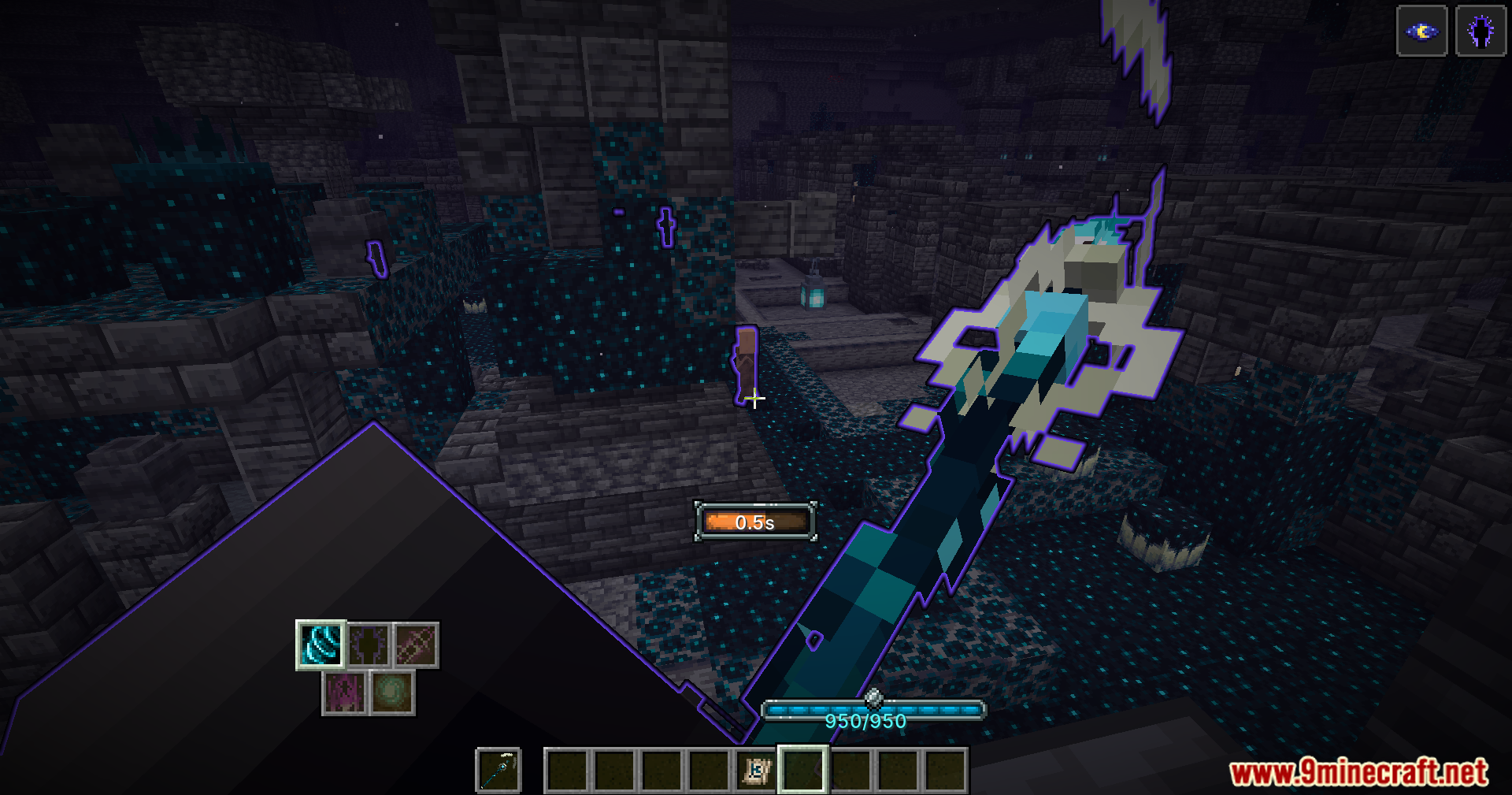1512x795 pixels.
Task: Click the staff in the offhand slot
Action: [x=498, y=770]
